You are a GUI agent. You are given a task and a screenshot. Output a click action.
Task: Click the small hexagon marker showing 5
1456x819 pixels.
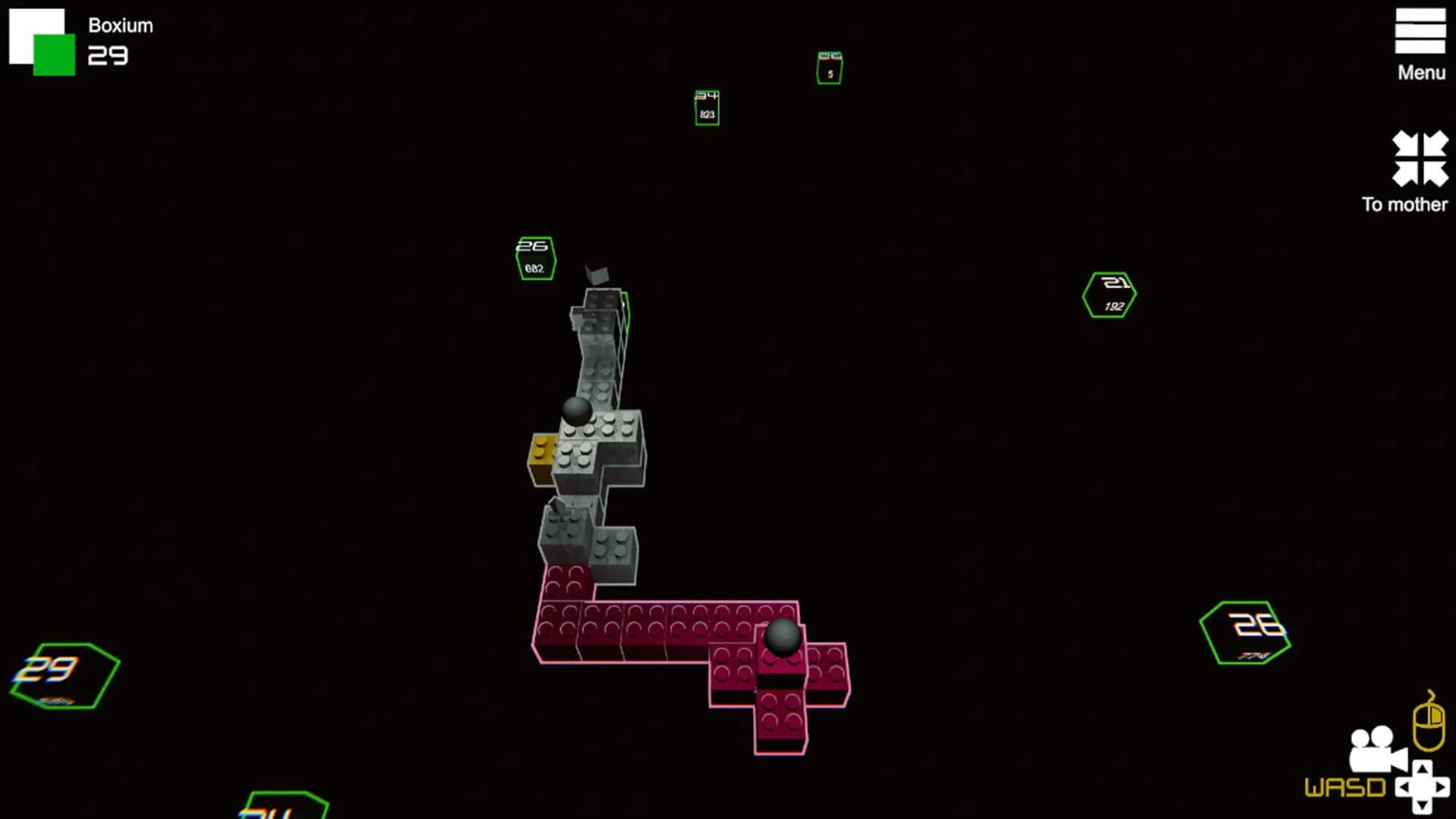pyautogui.click(x=829, y=67)
